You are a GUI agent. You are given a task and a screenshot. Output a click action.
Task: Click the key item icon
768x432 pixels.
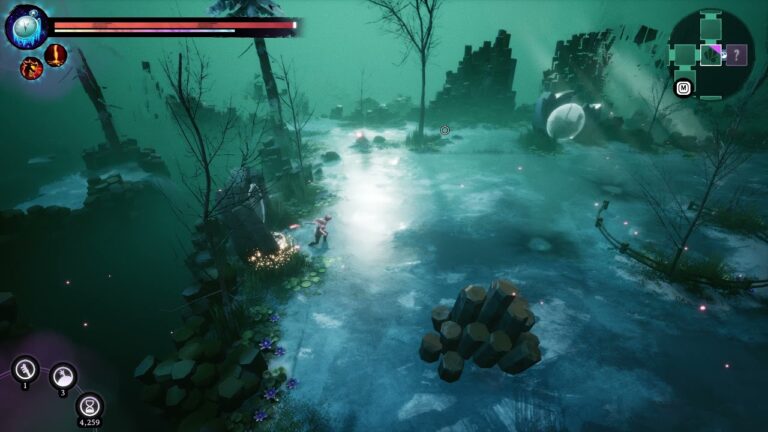(25, 369)
